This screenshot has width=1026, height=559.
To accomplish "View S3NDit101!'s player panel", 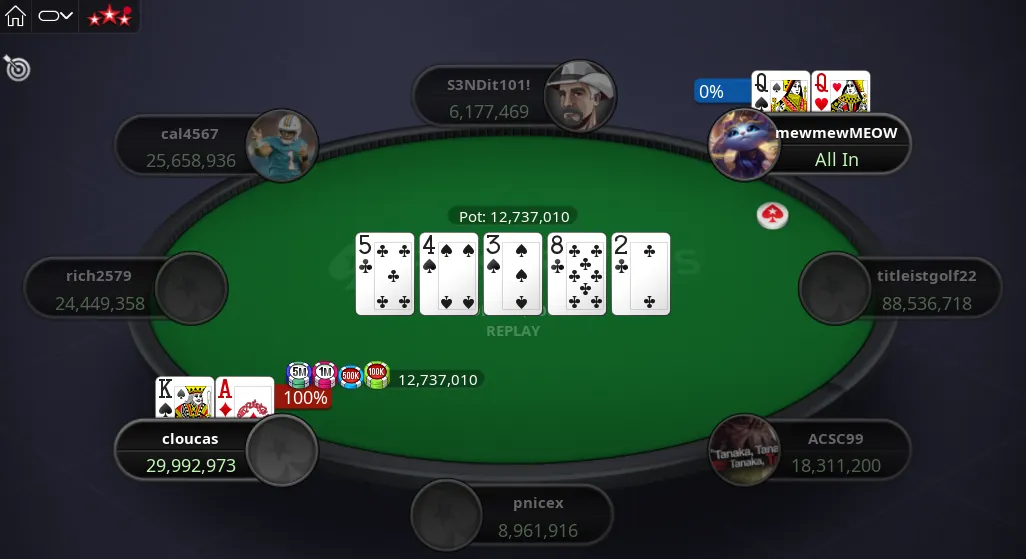I will tap(490, 98).
